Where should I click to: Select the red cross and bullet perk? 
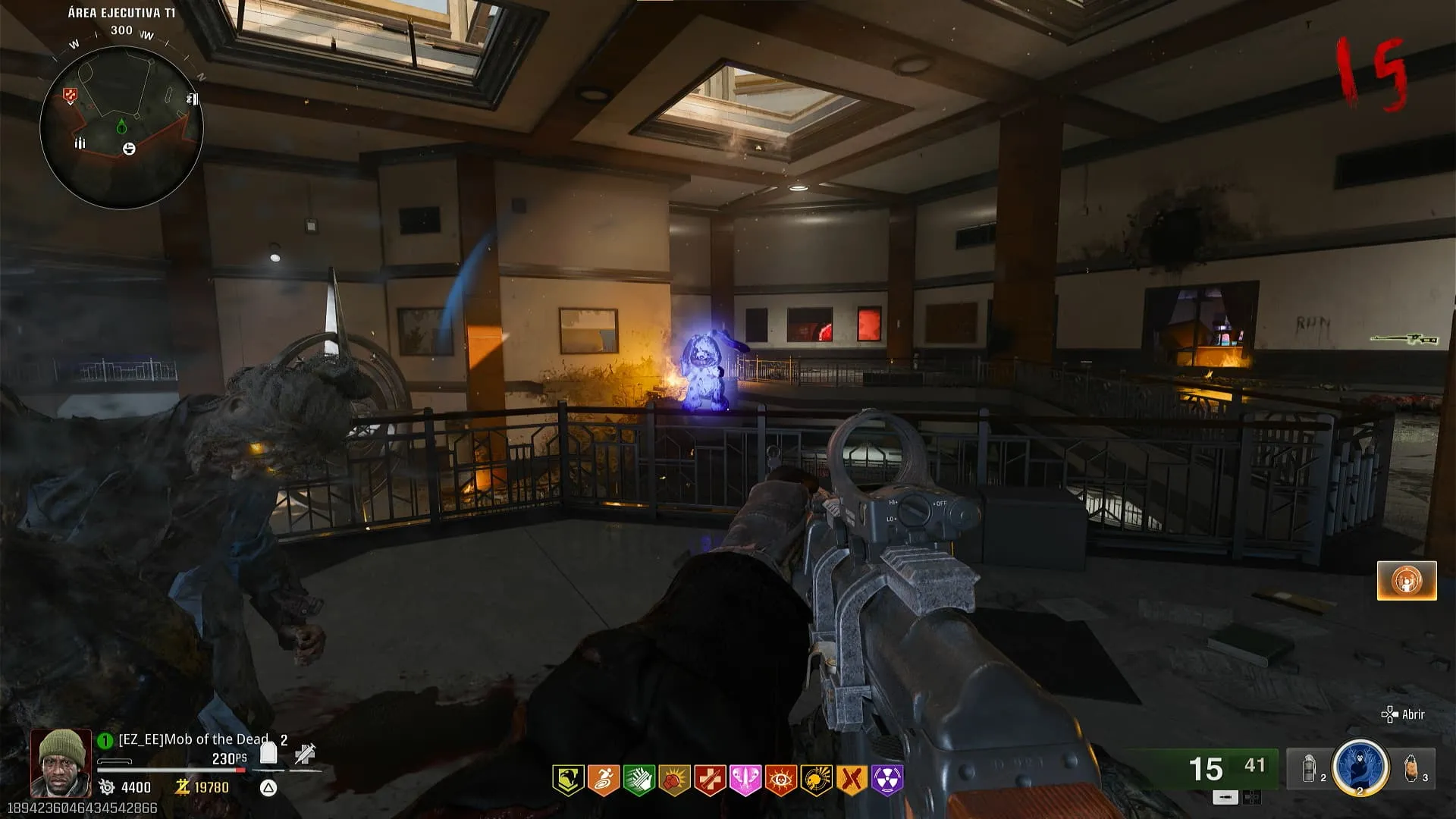point(710,780)
